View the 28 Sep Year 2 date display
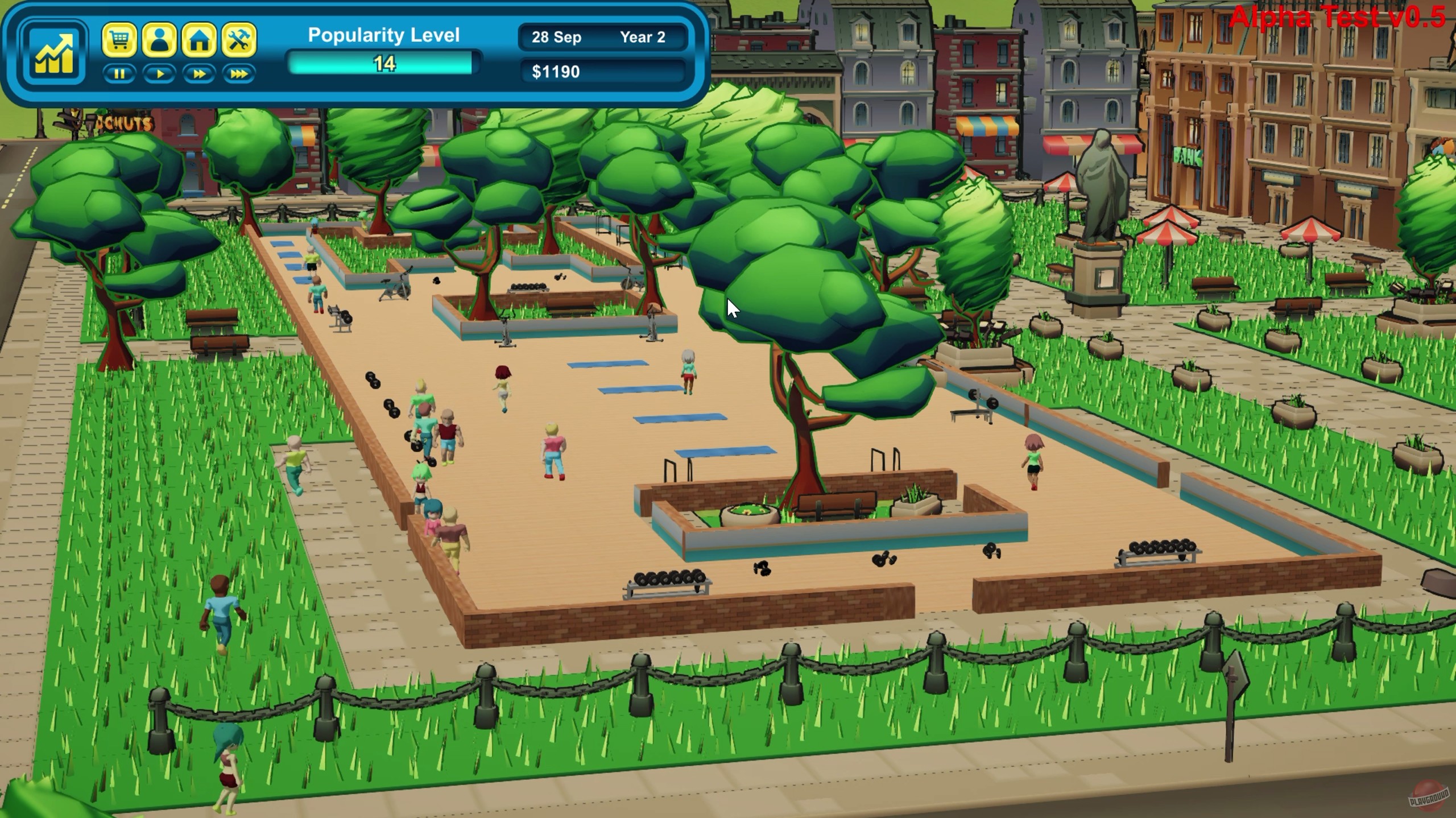1456x818 pixels. [x=603, y=38]
